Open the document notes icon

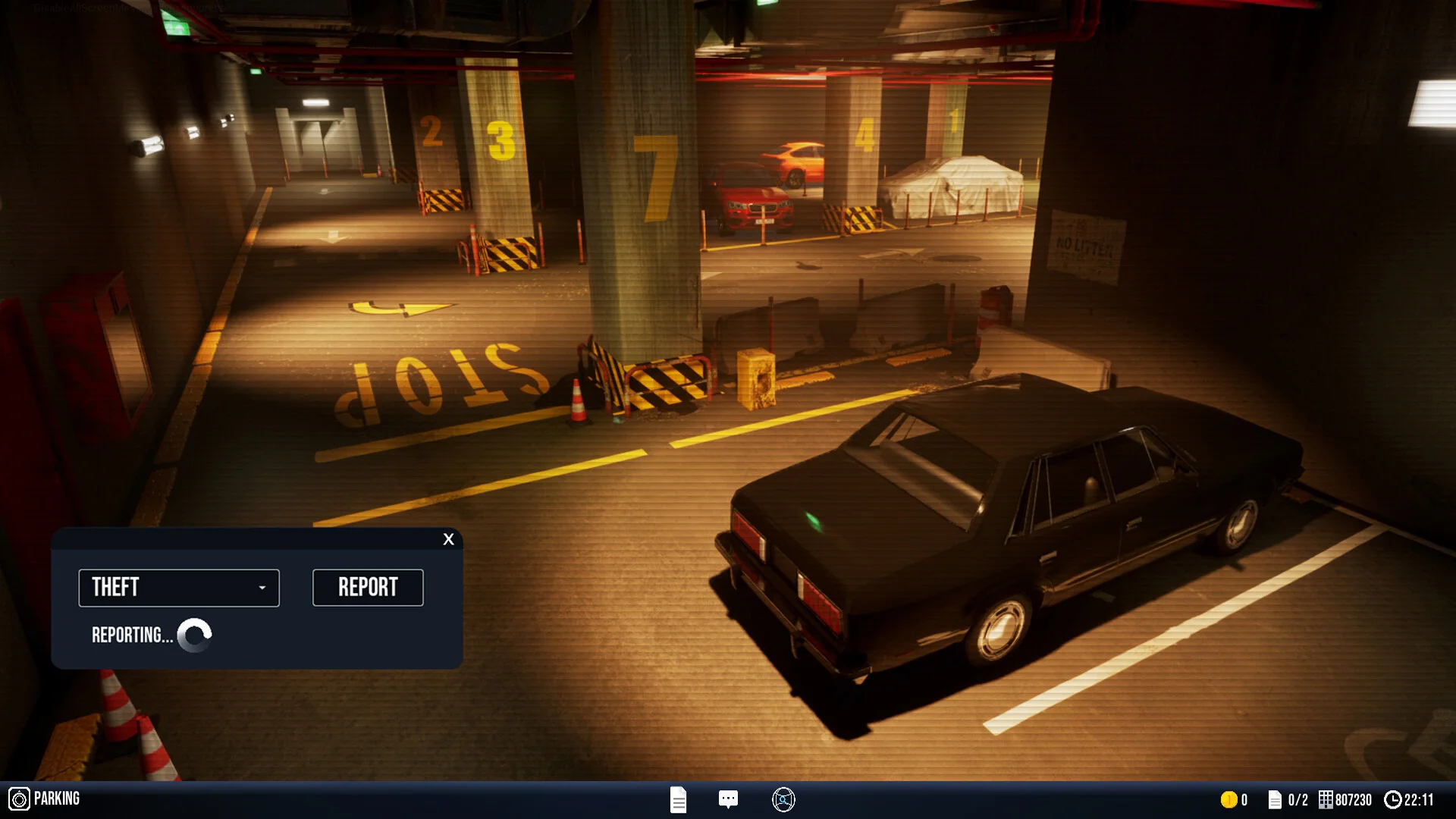(678, 799)
